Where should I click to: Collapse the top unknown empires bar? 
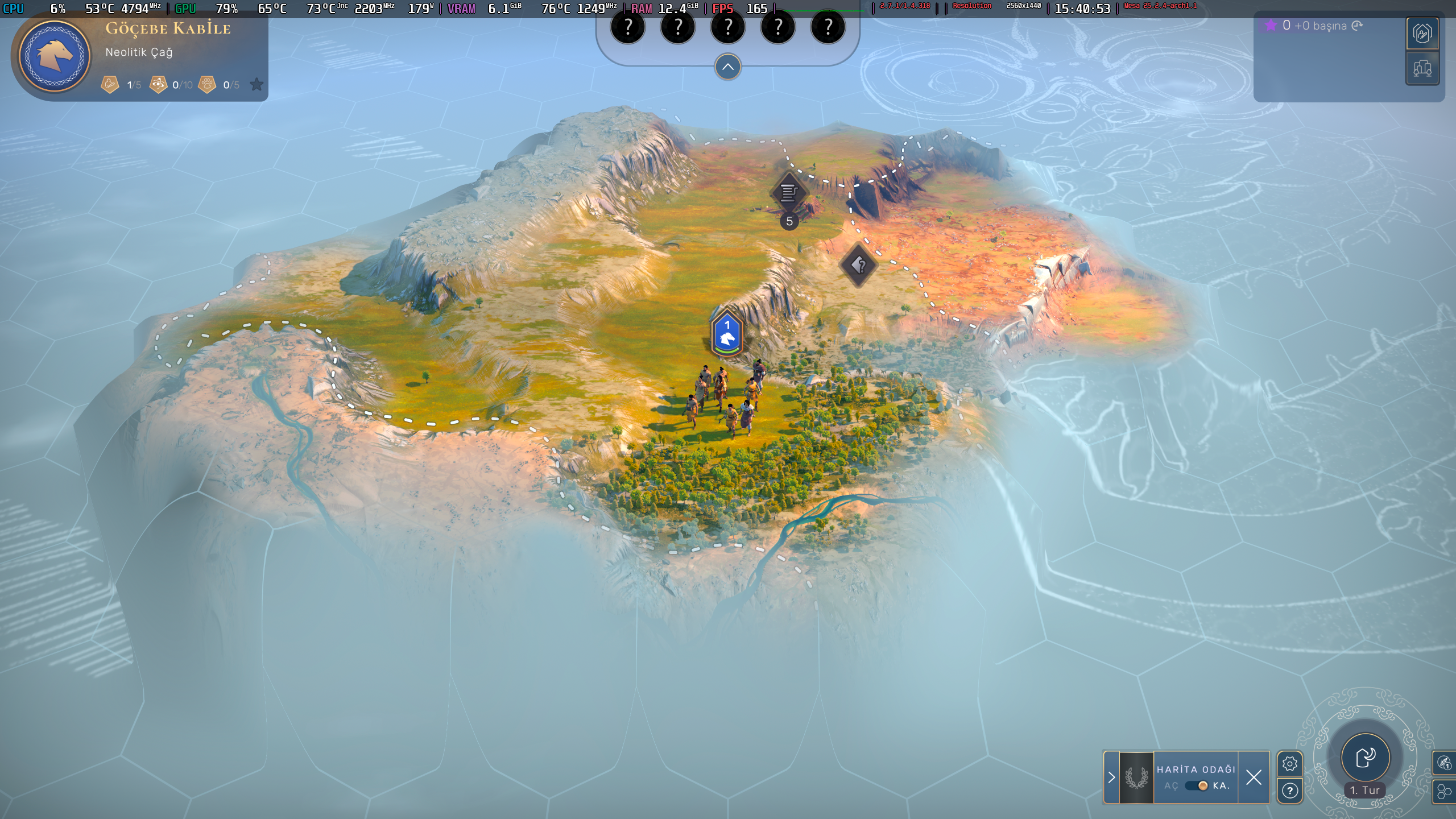727,67
